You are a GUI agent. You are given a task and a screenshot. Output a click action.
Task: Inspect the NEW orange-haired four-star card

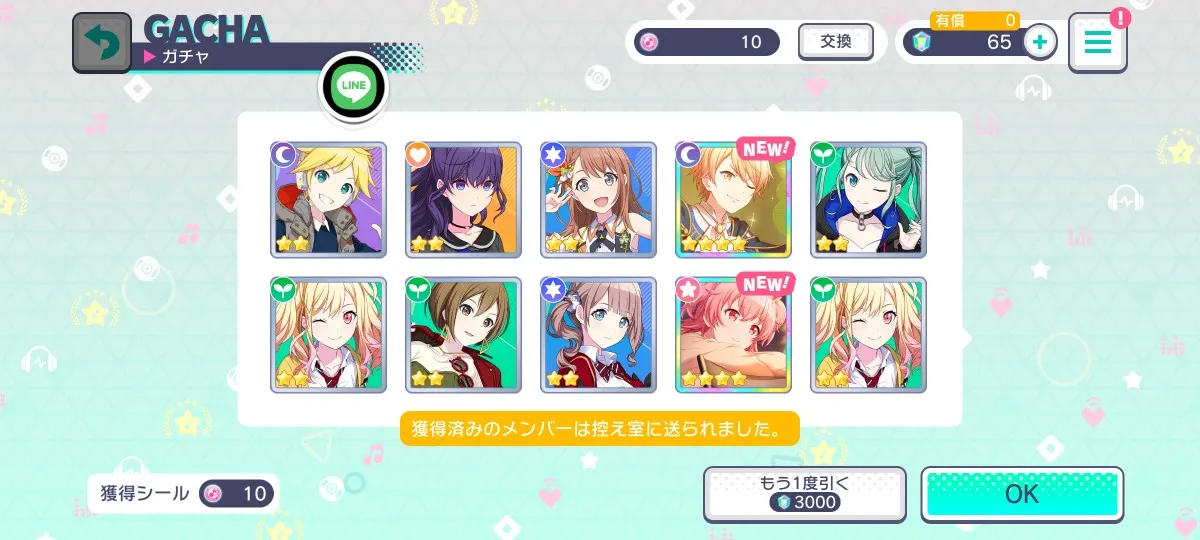pos(733,200)
